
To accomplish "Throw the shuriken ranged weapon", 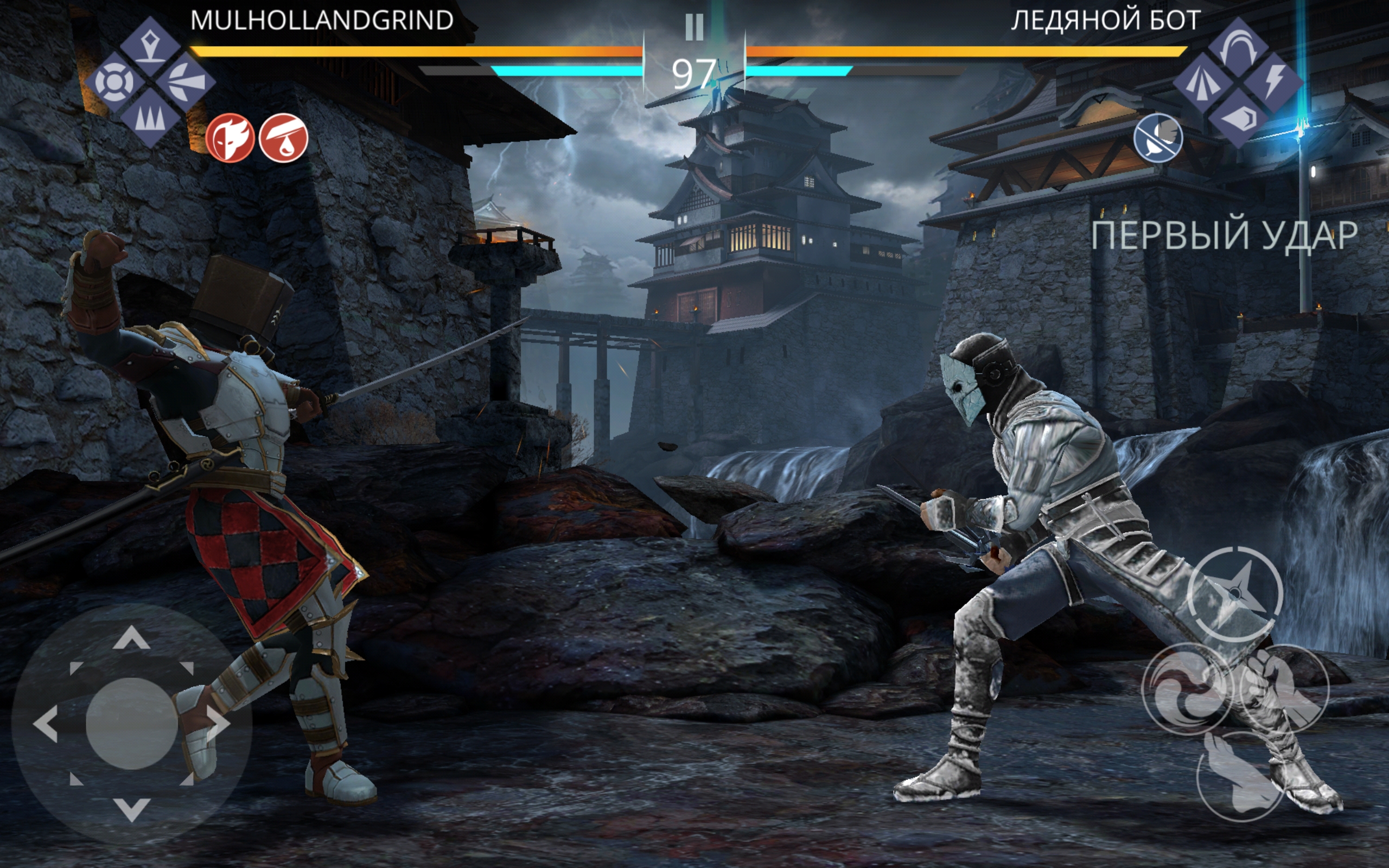I will coord(1234,593).
